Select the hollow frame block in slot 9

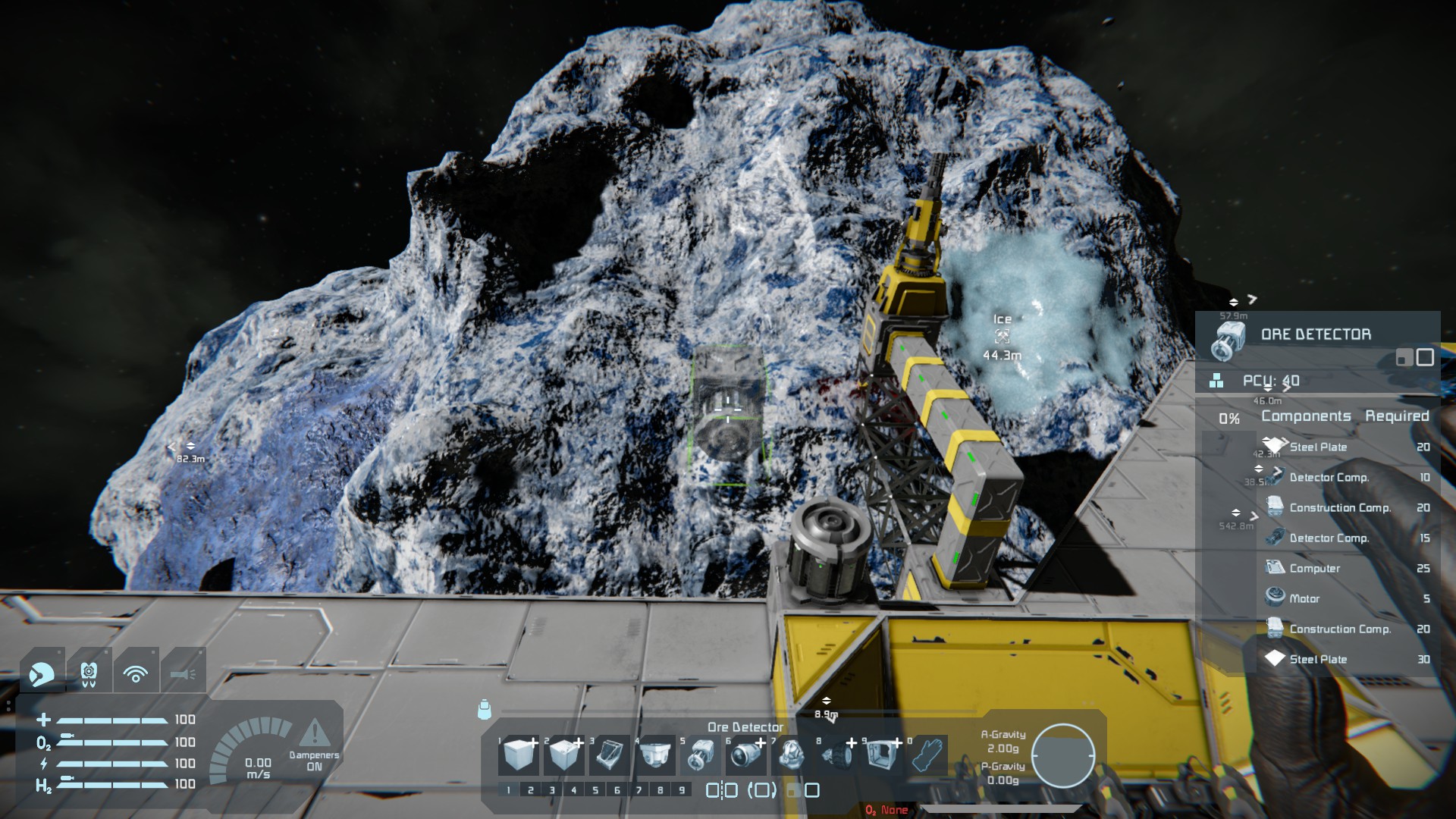tap(881, 755)
